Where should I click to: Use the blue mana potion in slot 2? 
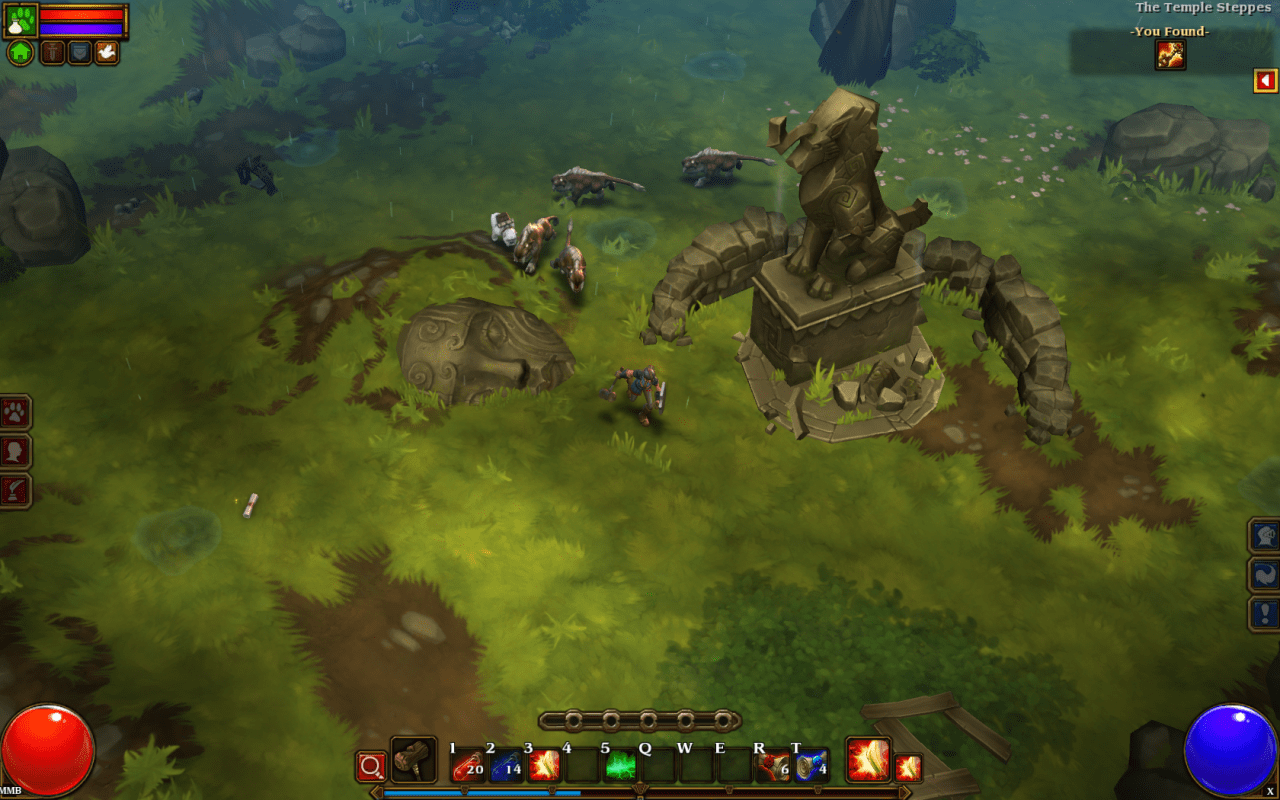[504, 767]
